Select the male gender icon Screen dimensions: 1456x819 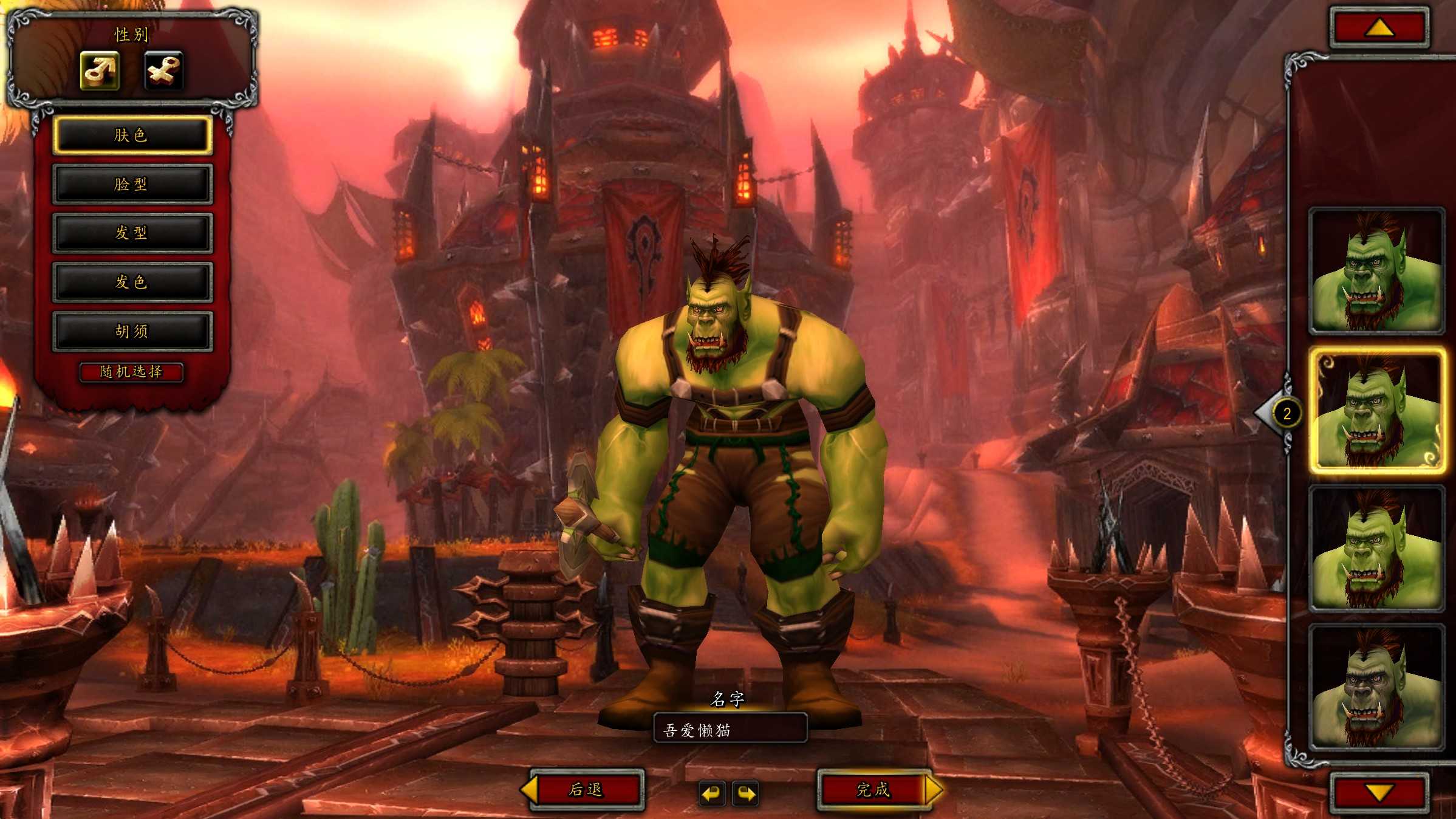coord(100,70)
